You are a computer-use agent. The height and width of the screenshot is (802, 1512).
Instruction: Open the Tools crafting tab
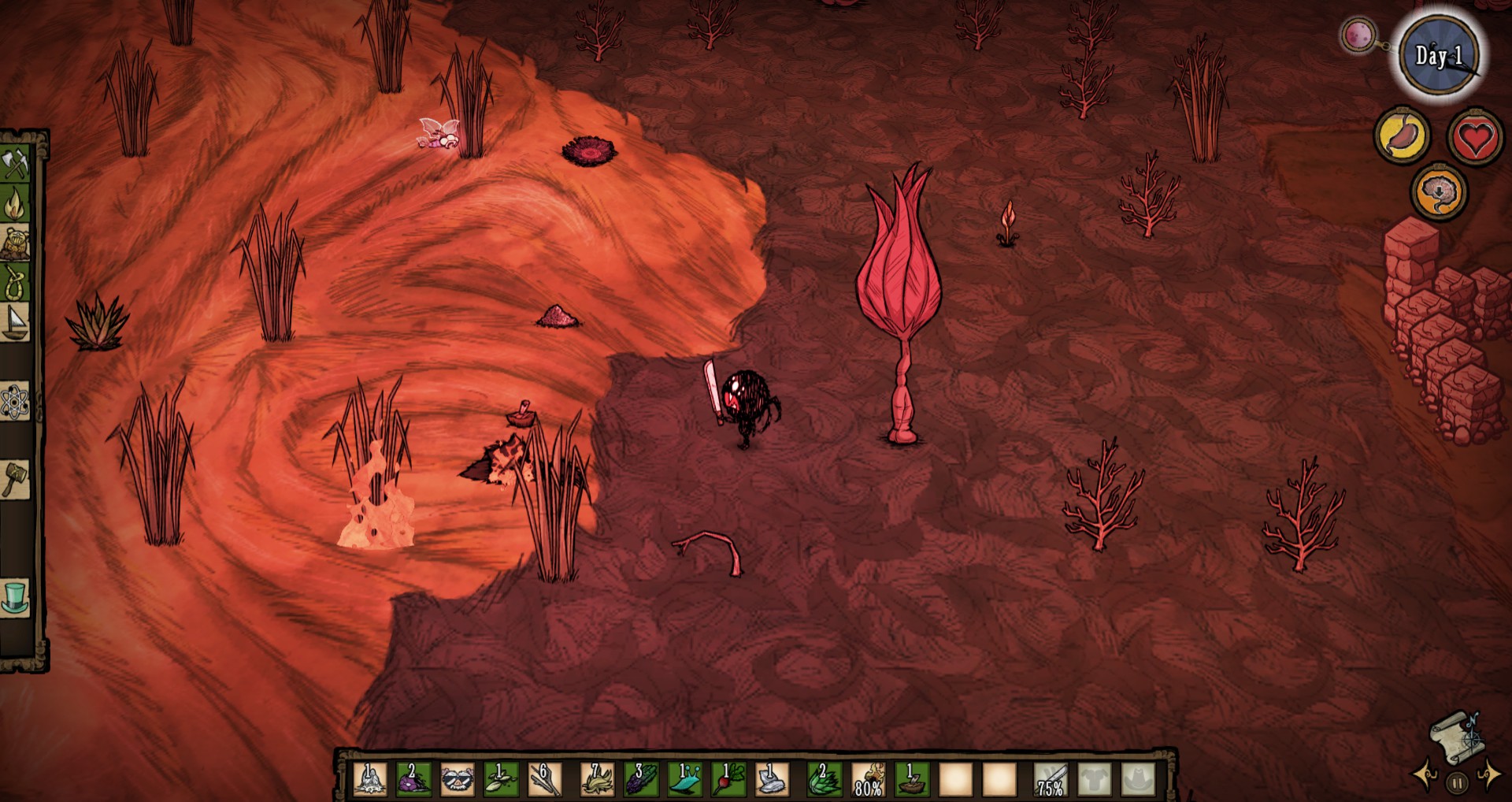pos(15,164)
